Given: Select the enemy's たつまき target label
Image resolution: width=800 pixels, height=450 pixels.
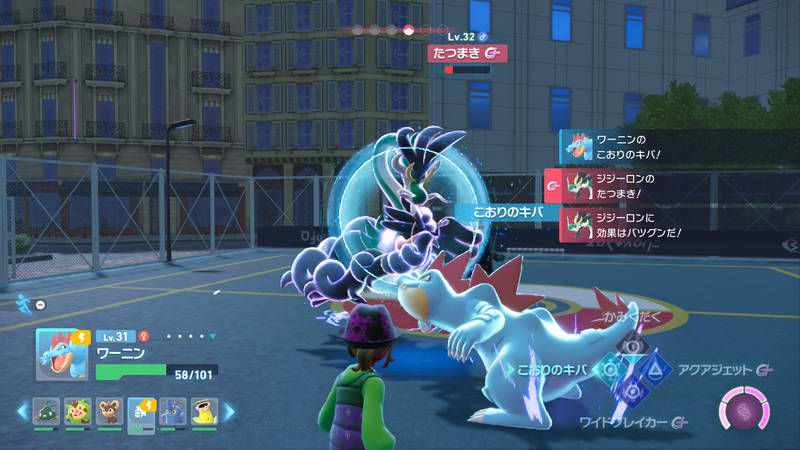Looking at the screenshot, I should (x=466, y=53).
